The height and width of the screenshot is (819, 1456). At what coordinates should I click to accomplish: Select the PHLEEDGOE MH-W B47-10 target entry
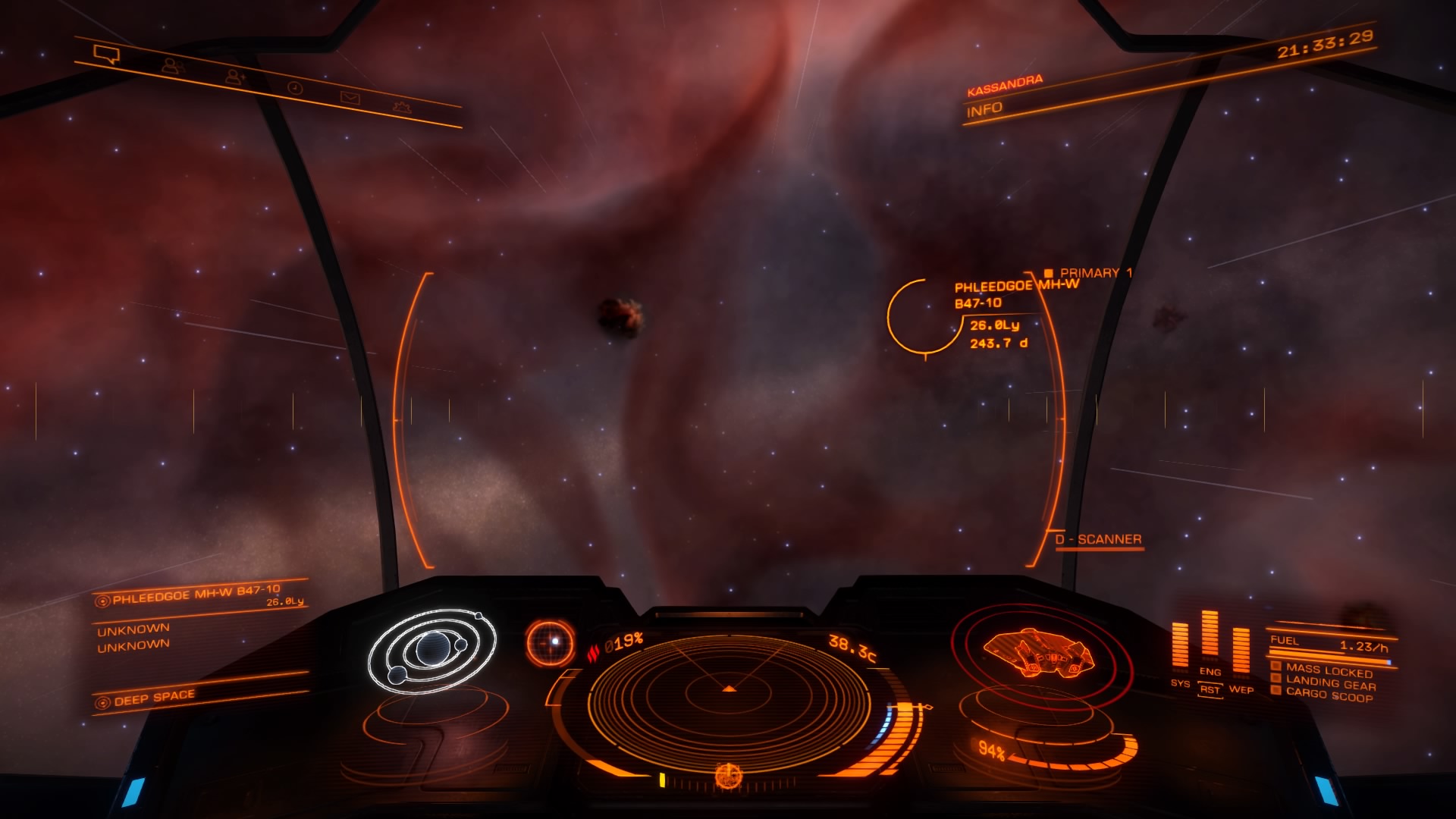[x=196, y=595]
